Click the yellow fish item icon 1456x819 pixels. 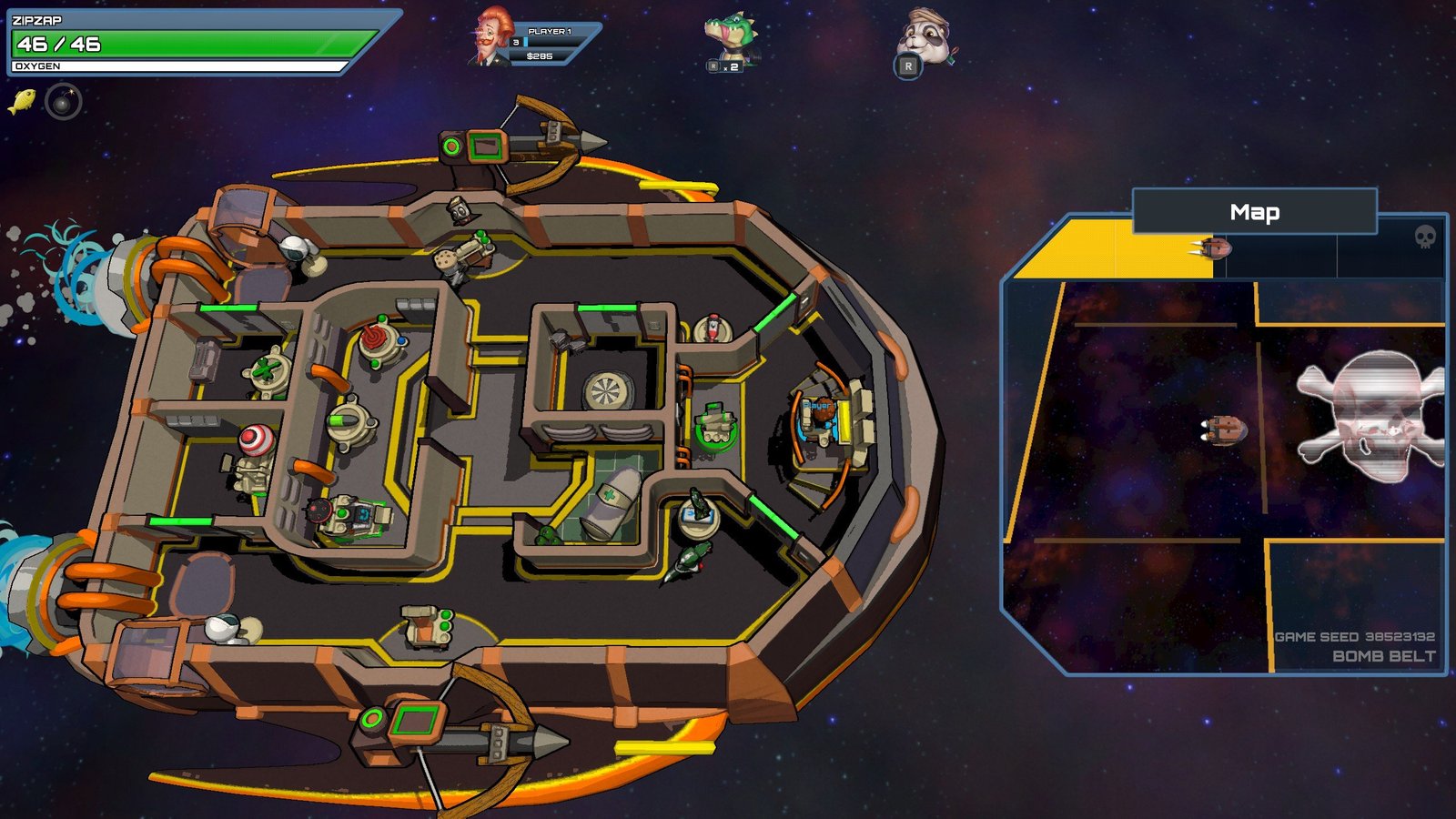tap(22, 101)
